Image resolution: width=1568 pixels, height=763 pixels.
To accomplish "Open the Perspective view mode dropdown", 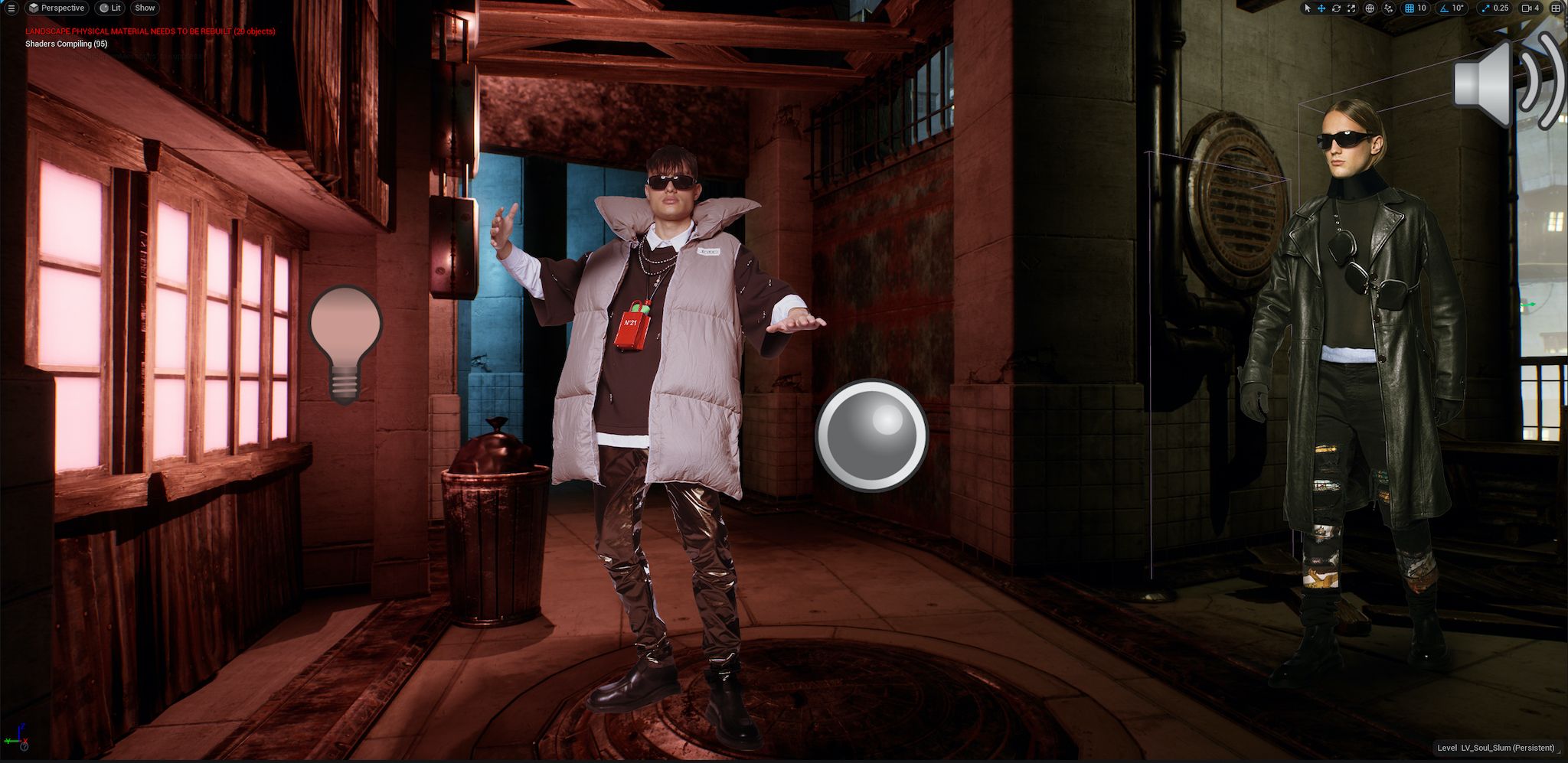I will coord(56,8).
